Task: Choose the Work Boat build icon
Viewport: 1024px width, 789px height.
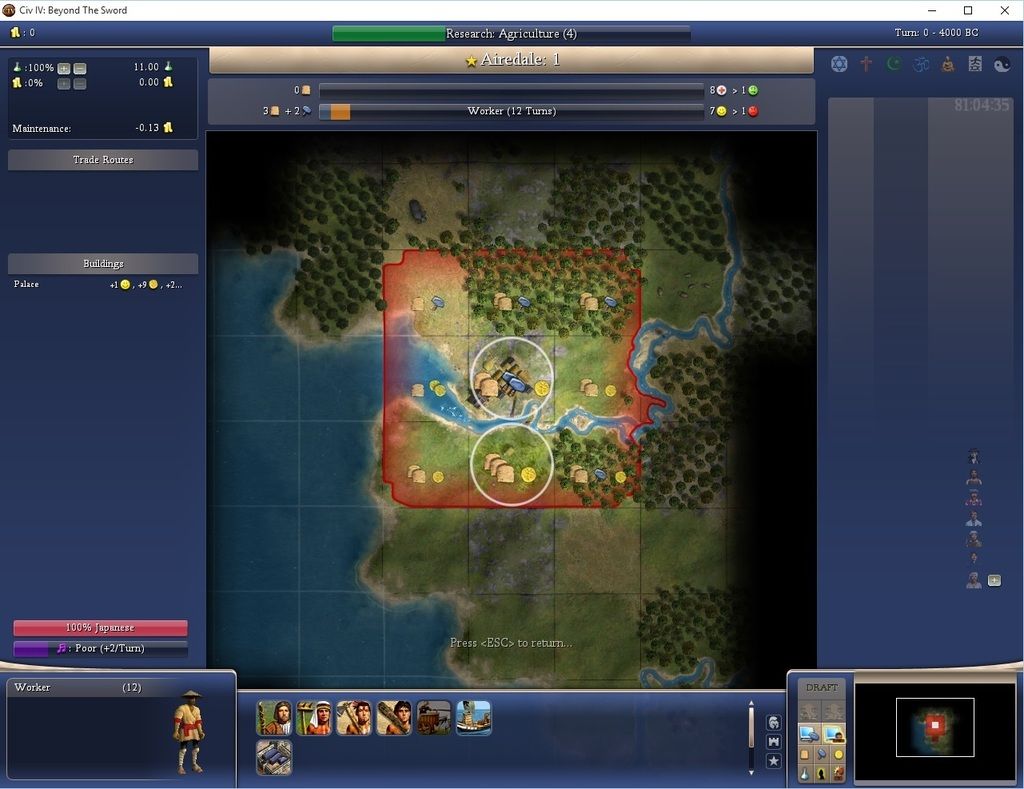Action: 474,718
